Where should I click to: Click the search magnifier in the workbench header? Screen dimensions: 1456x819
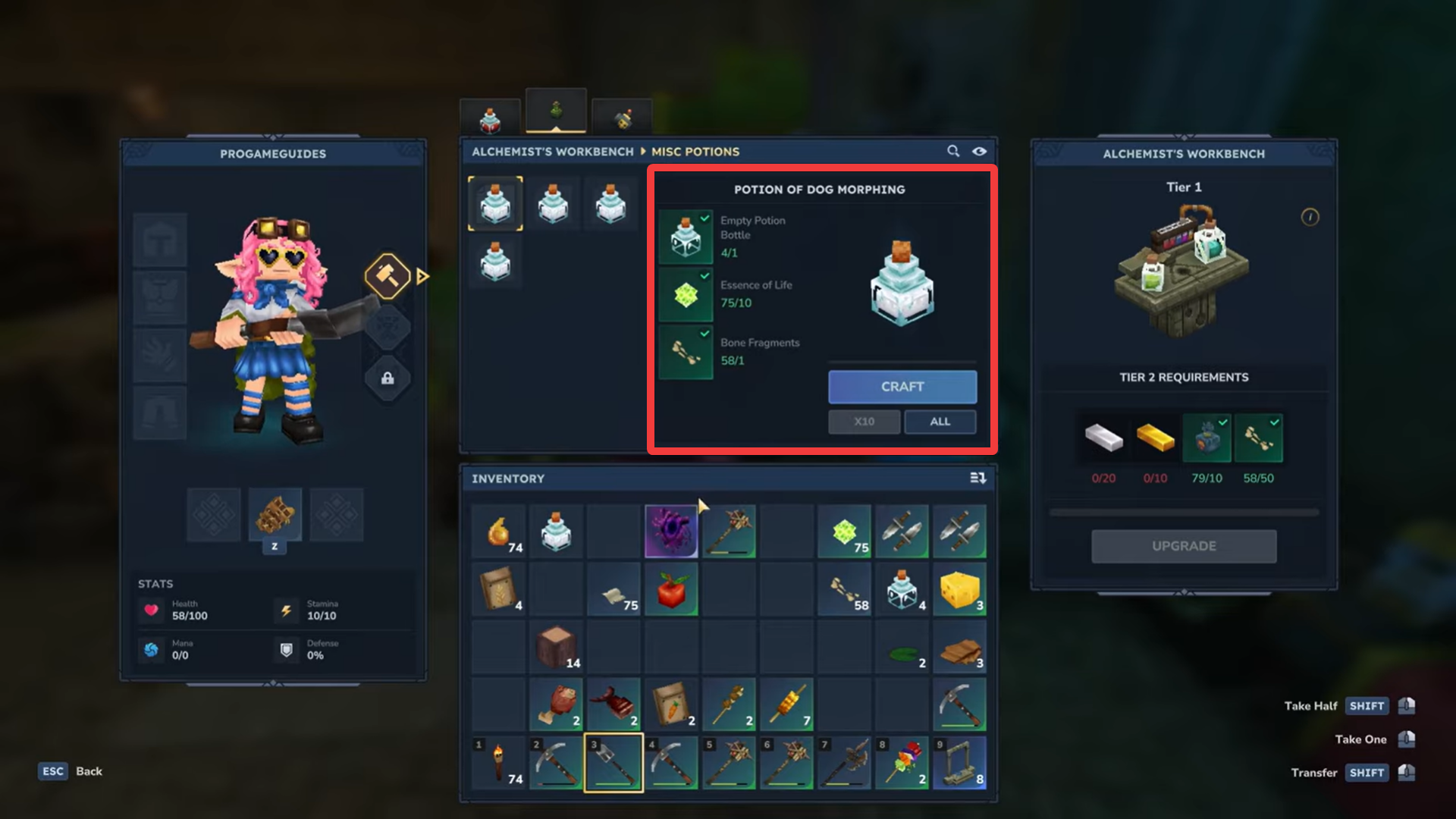coord(953,152)
